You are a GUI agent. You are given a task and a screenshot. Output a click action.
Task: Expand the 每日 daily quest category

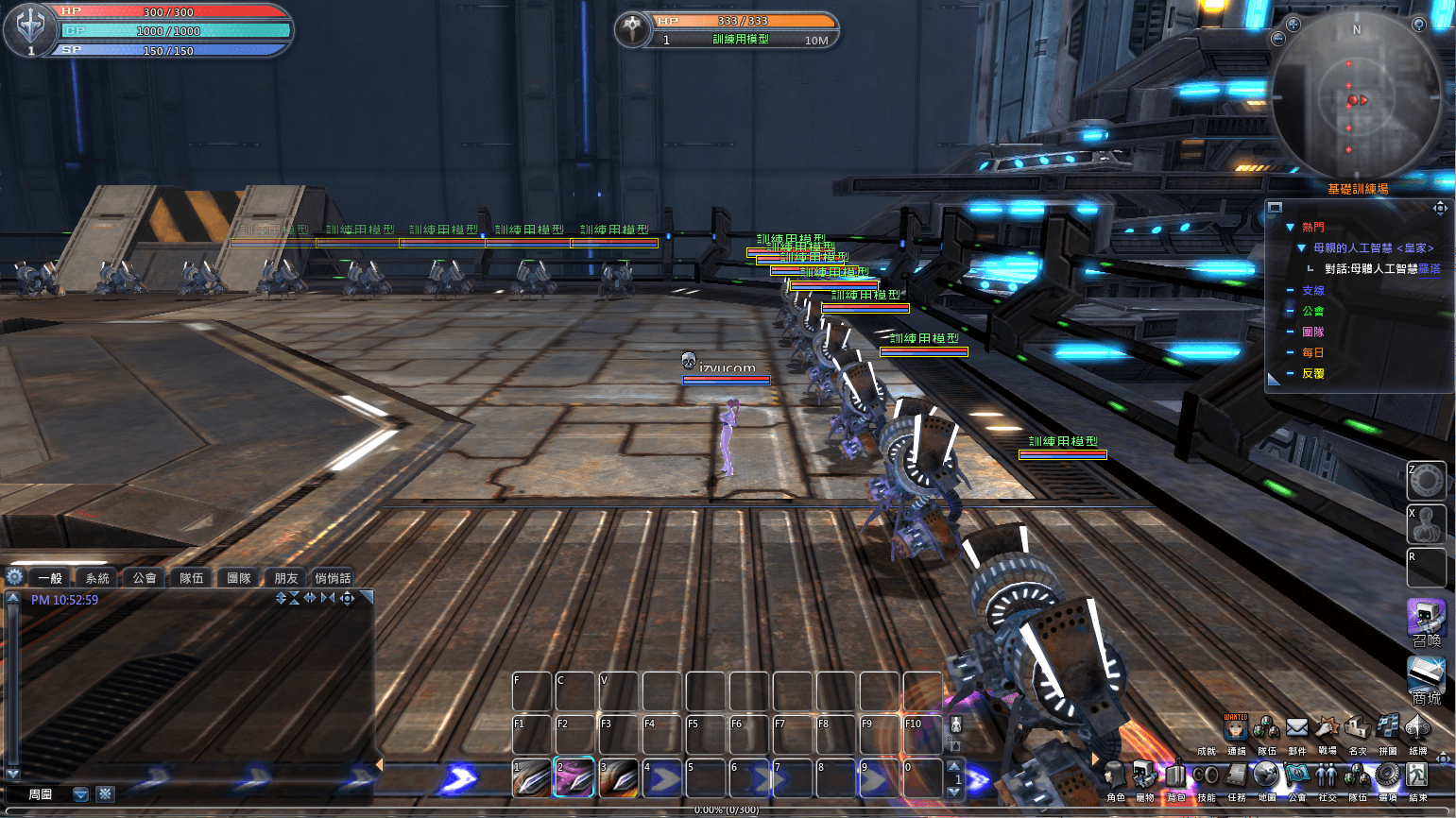(x=1312, y=352)
